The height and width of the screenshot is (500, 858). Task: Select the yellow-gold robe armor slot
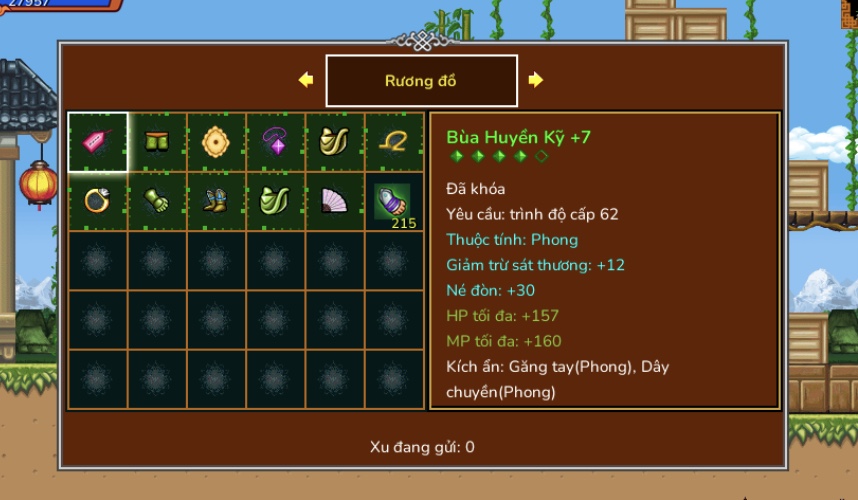pos(334,142)
